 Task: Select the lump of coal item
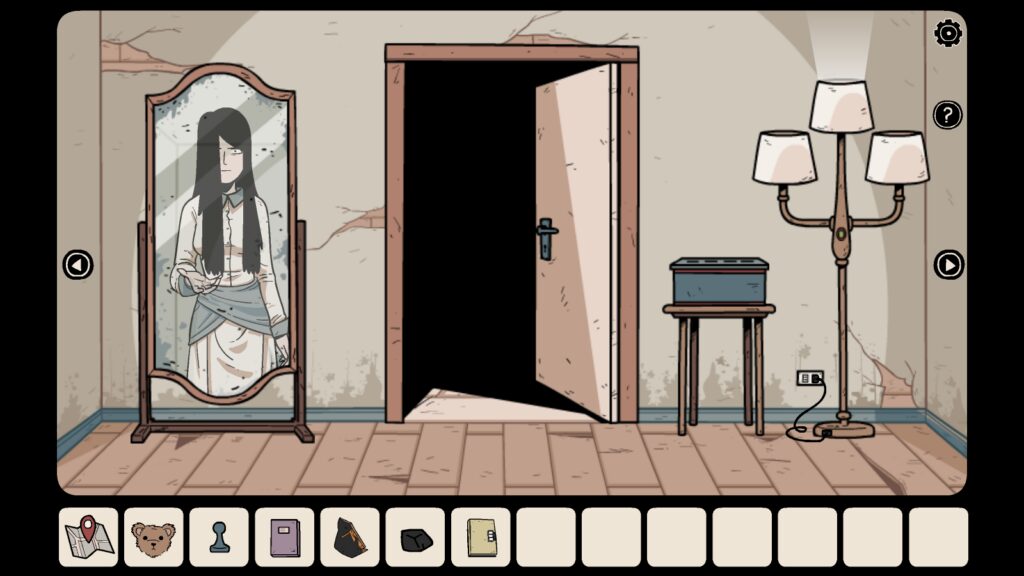coord(415,538)
